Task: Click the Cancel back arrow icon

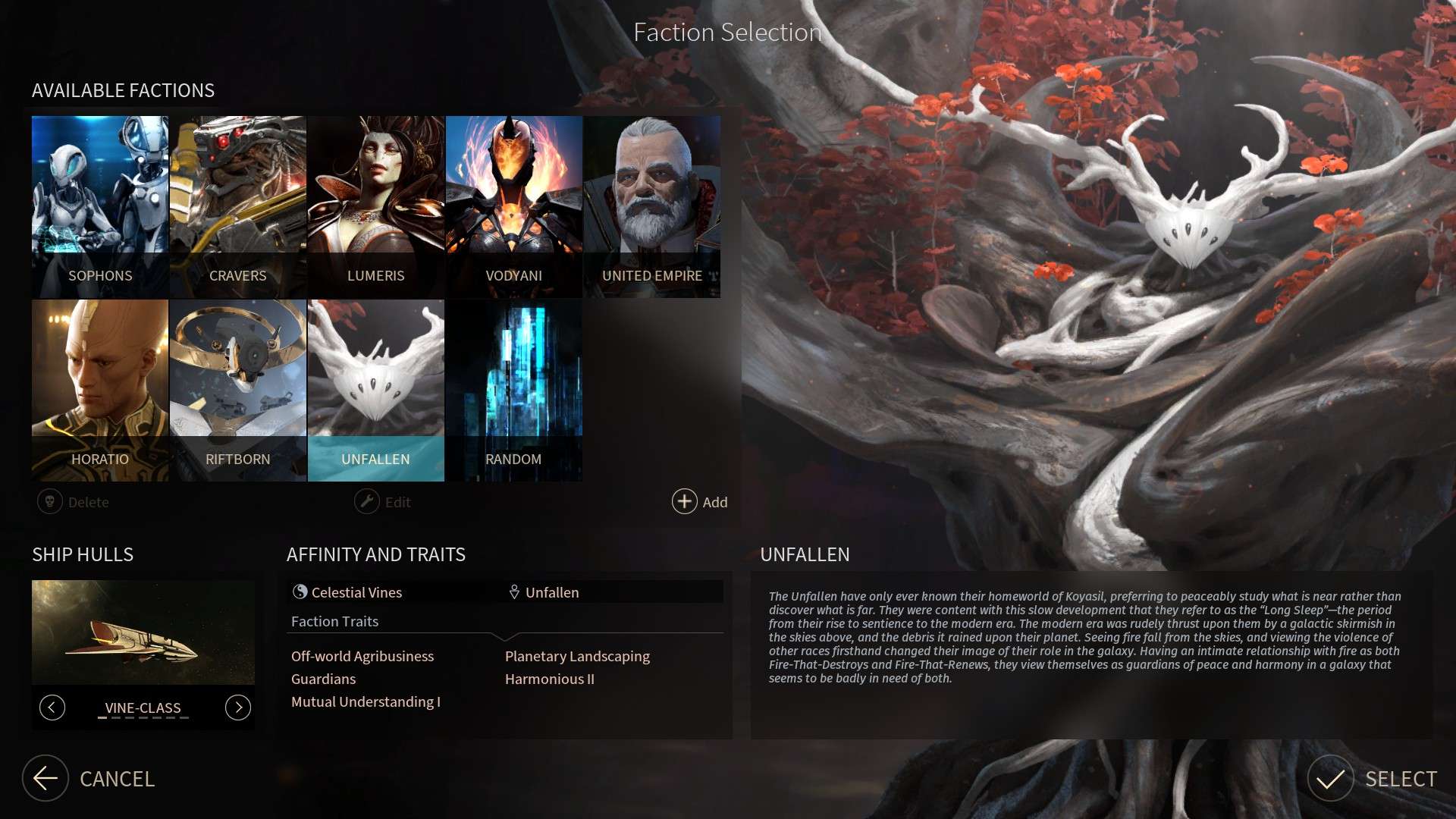Action: click(x=45, y=779)
